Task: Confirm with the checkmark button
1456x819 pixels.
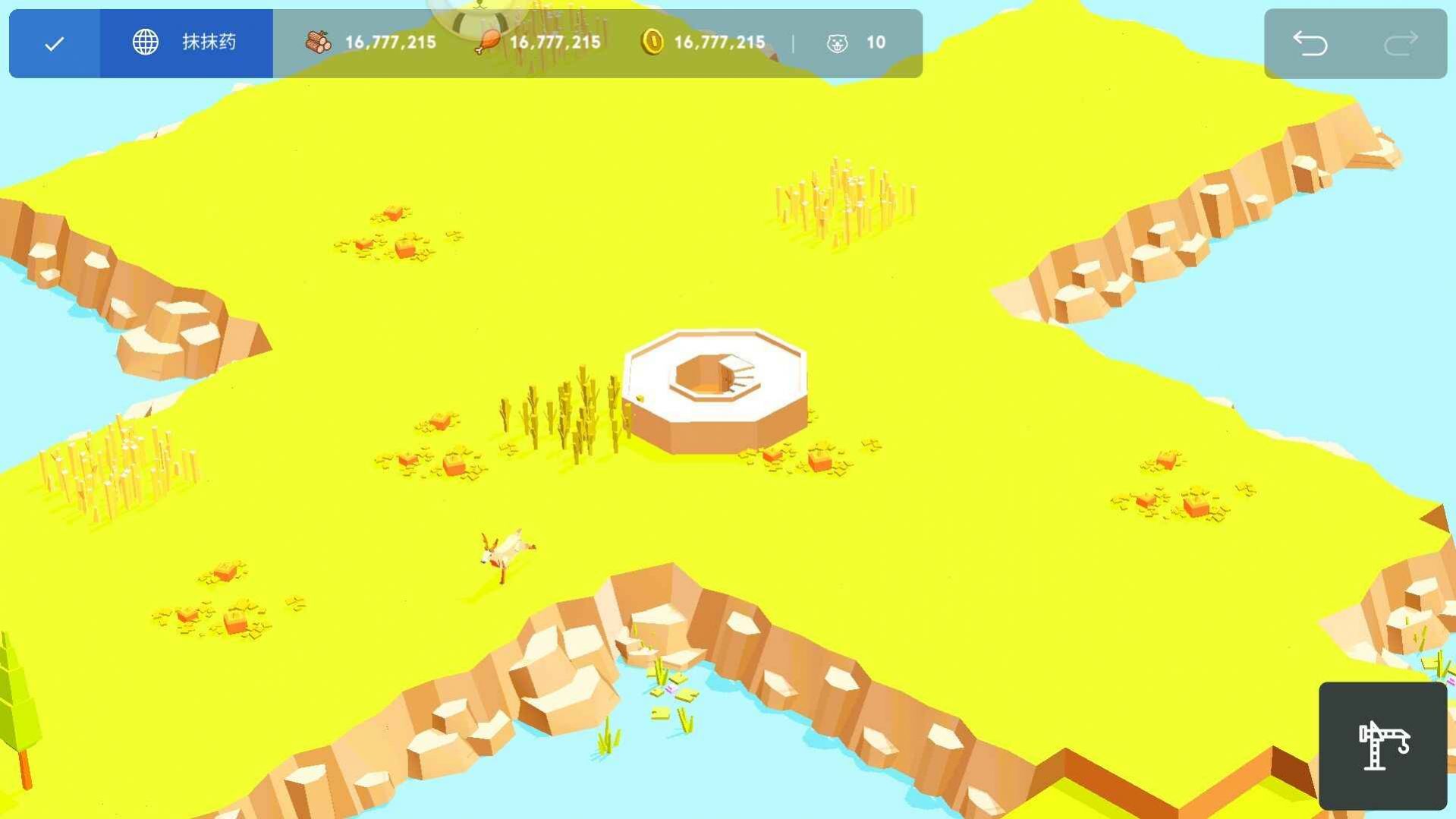Action: tap(54, 44)
